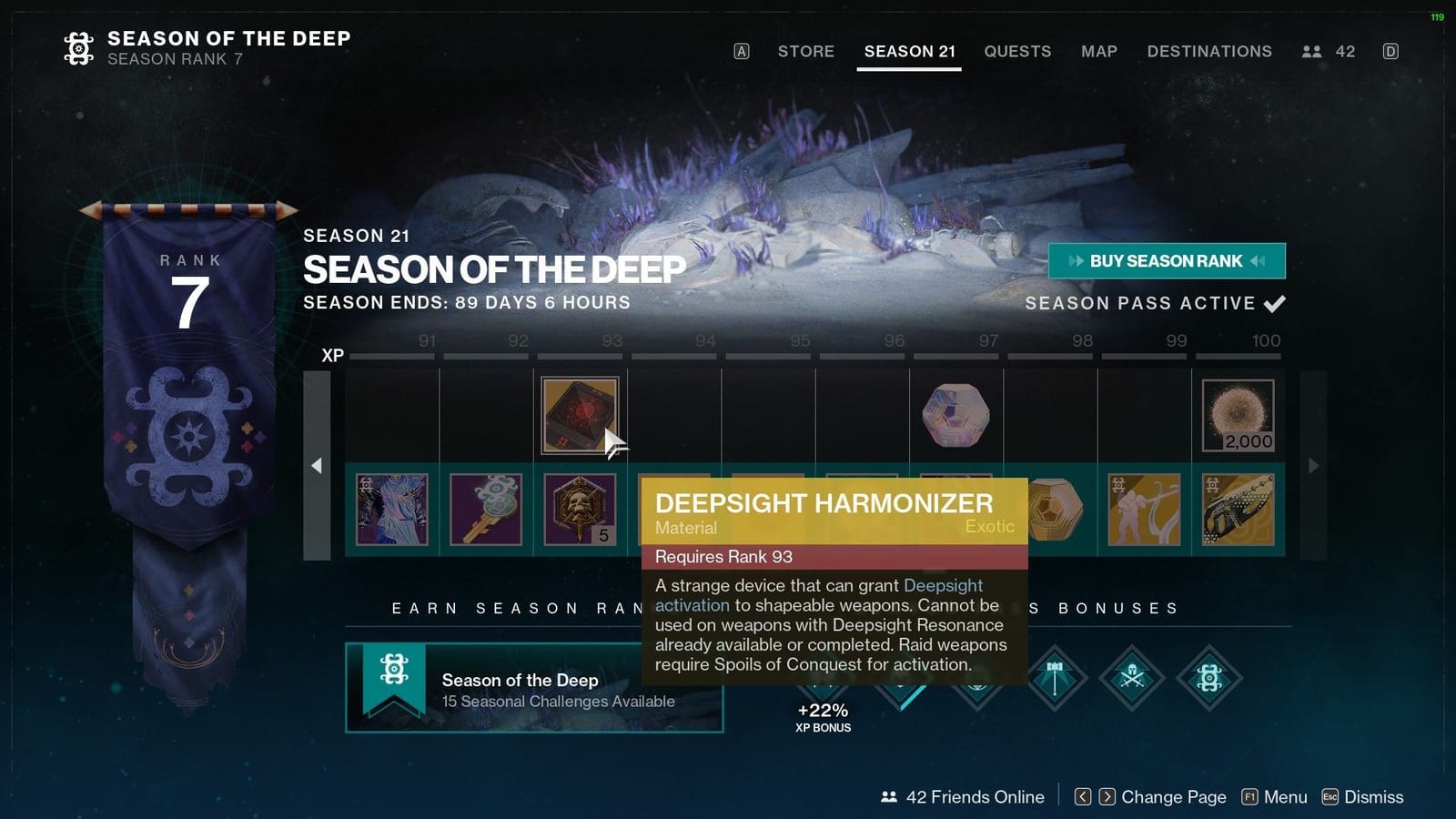
Task: Click the key-shaped reward item at rank 92
Action: pos(487,510)
